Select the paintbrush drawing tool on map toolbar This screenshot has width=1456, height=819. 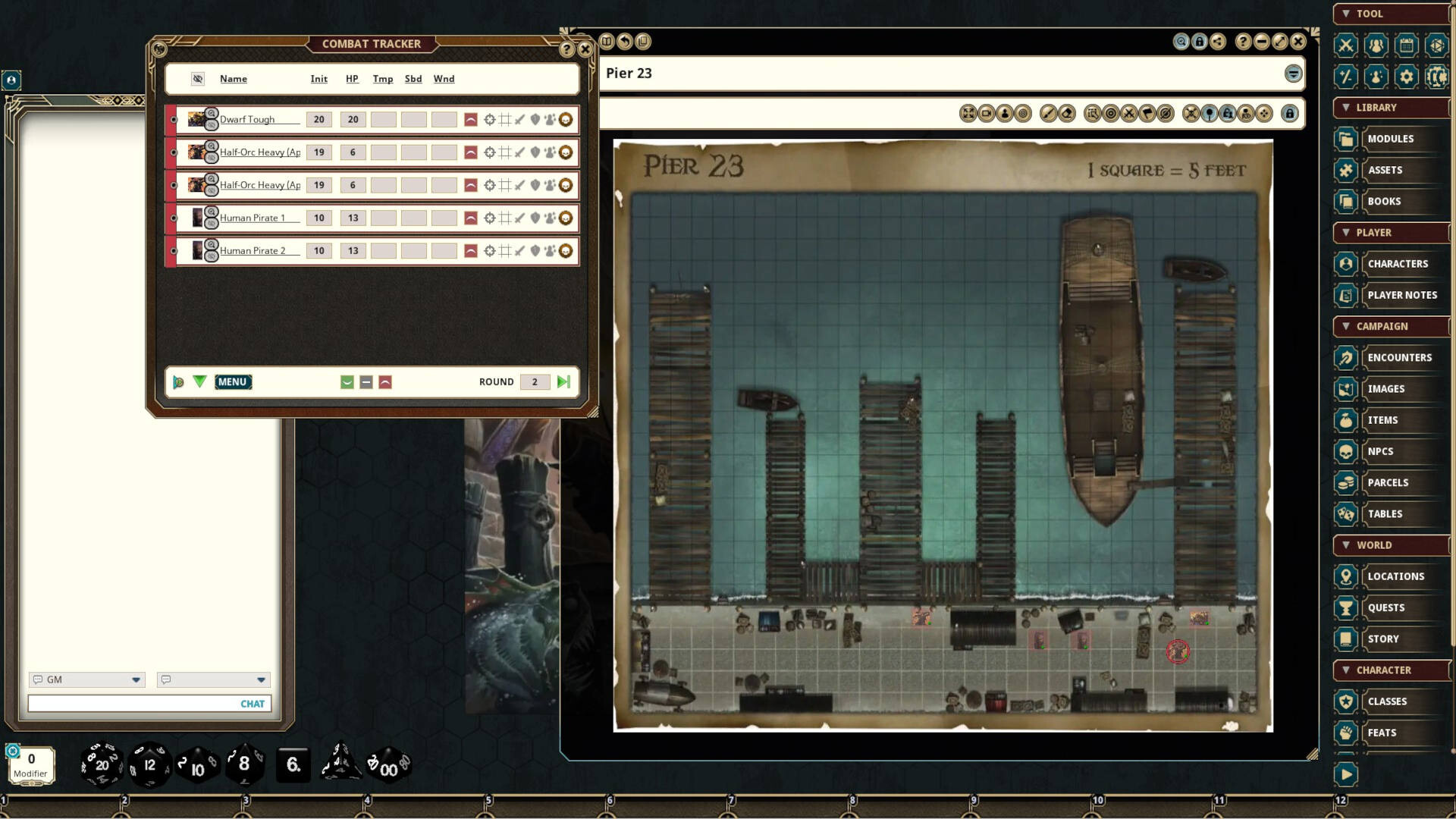(x=1049, y=113)
